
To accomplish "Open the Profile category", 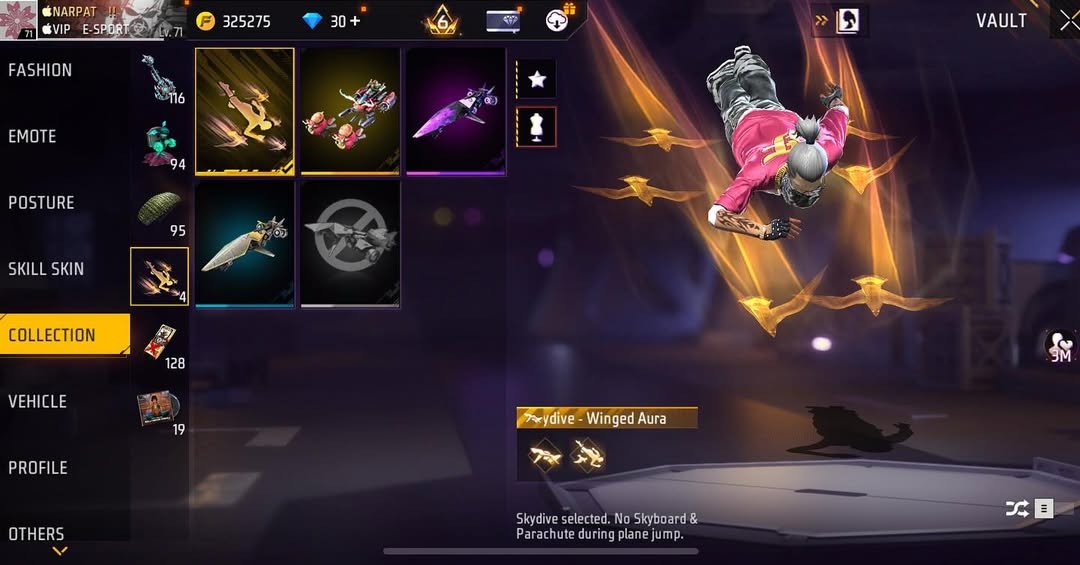I will (x=39, y=468).
